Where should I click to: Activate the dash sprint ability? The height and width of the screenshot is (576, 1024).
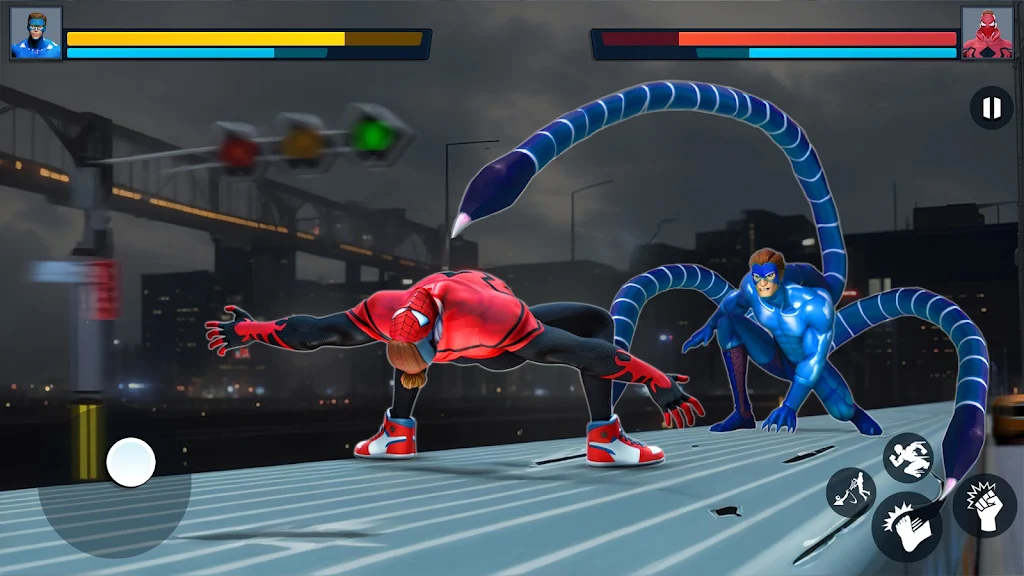tap(908, 457)
